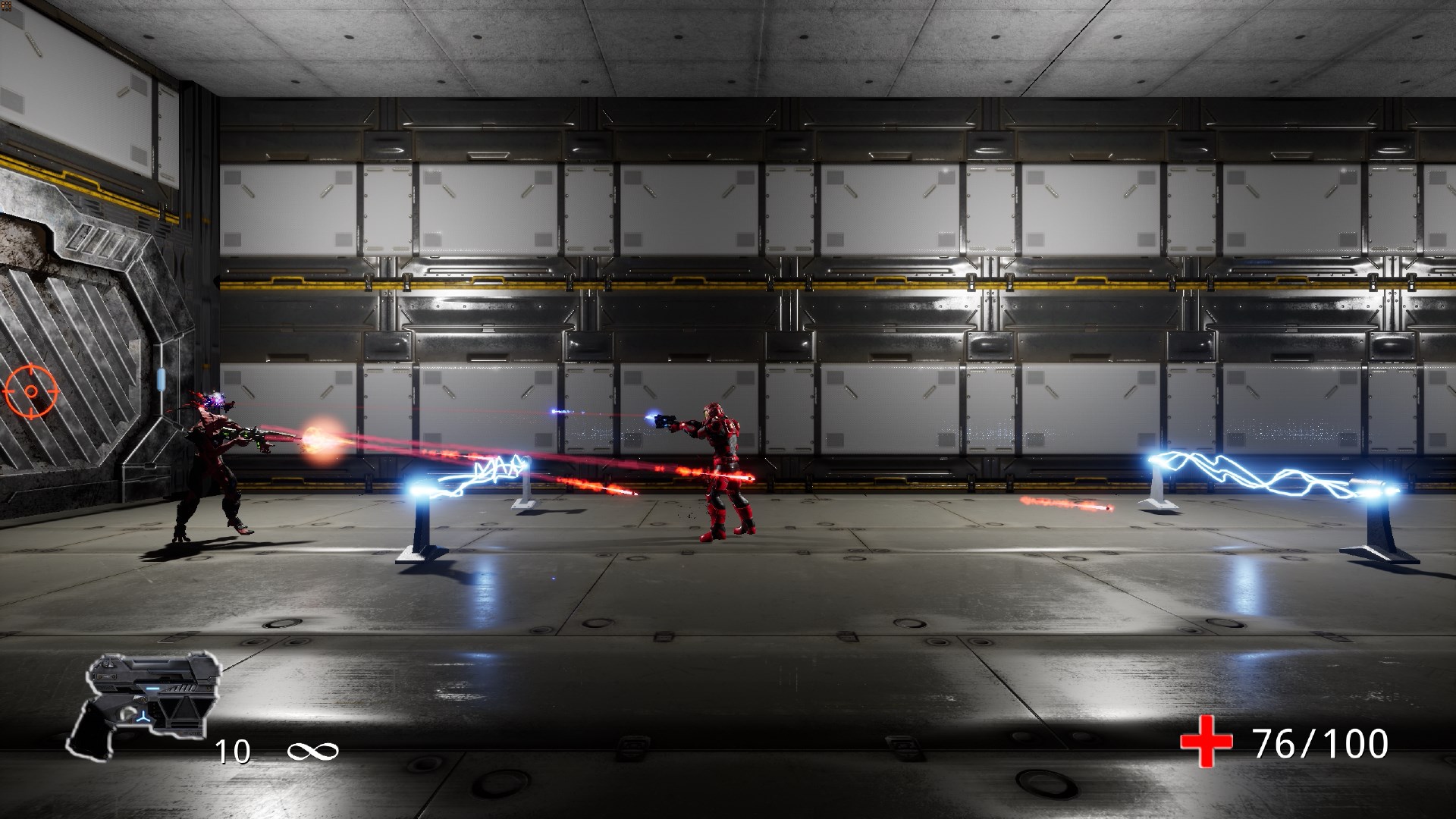The width and height of the screenshot is (1456, 819).
Task: Click the pistol's blue energy cell detail
Action: coord(152,689)
